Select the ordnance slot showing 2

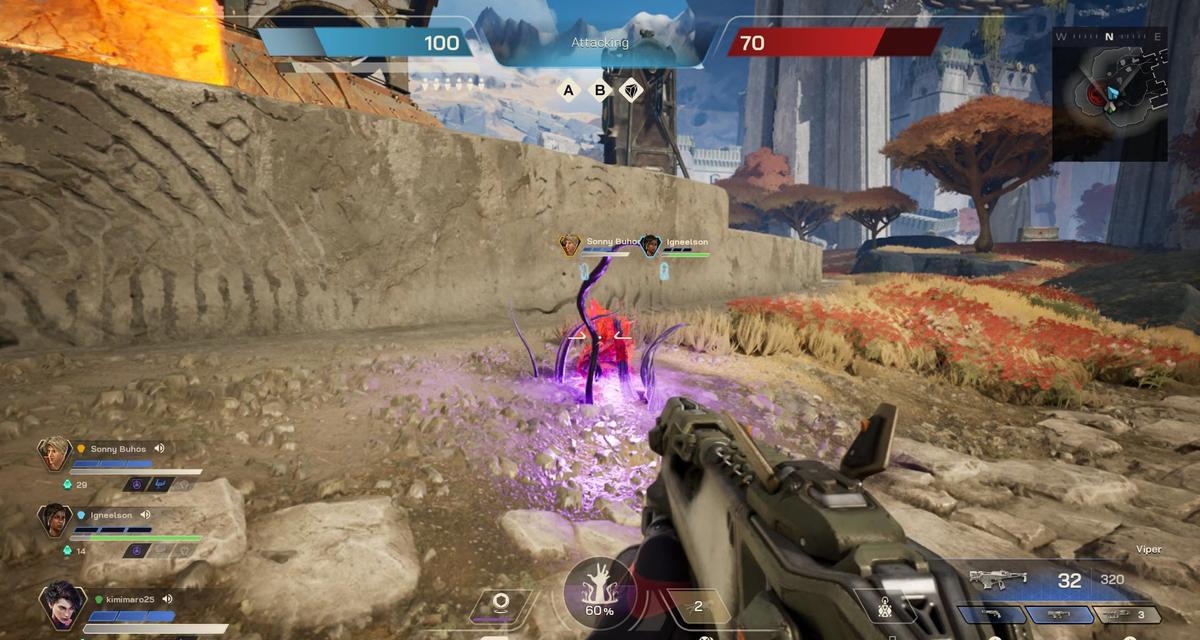coord(698,606)
